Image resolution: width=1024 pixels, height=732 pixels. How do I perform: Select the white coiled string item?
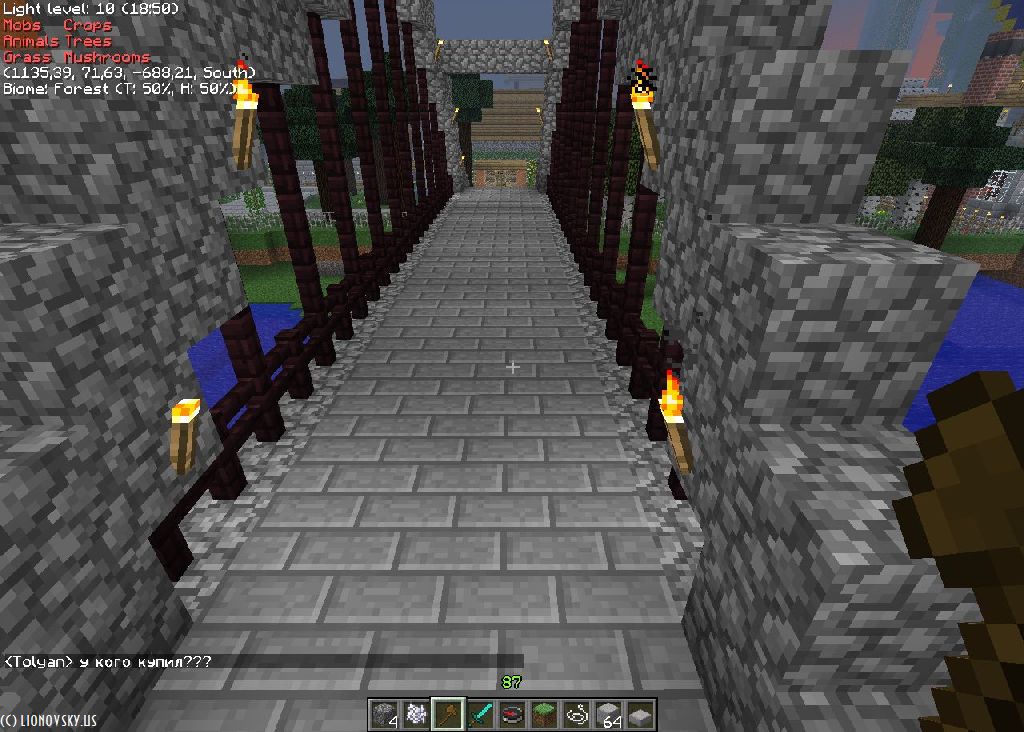point(576,715)
